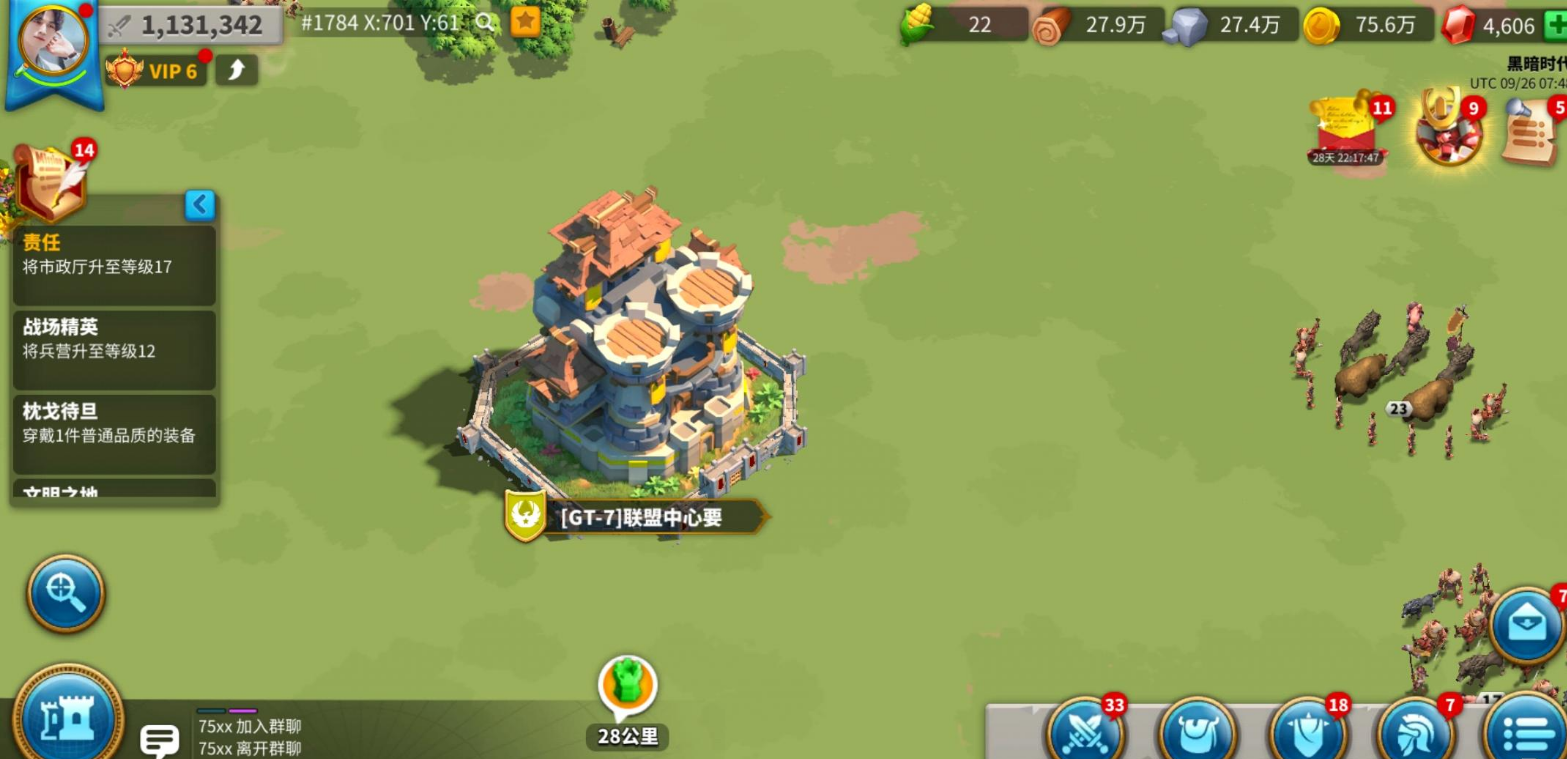The width and height of the screenshot is (1567, 759).
Task: Open coordinate search next to map coordinates
Action: 485,22
